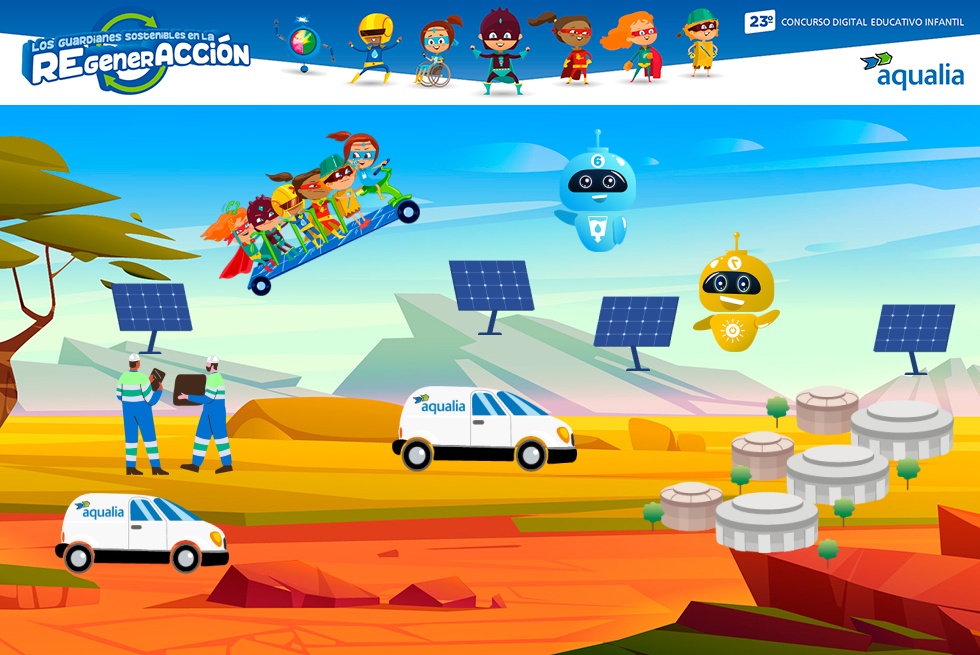The height and width of the screenshot is (655, 980).
Task: Click the aqualia logo in the header
Action: tap(911, 71)
